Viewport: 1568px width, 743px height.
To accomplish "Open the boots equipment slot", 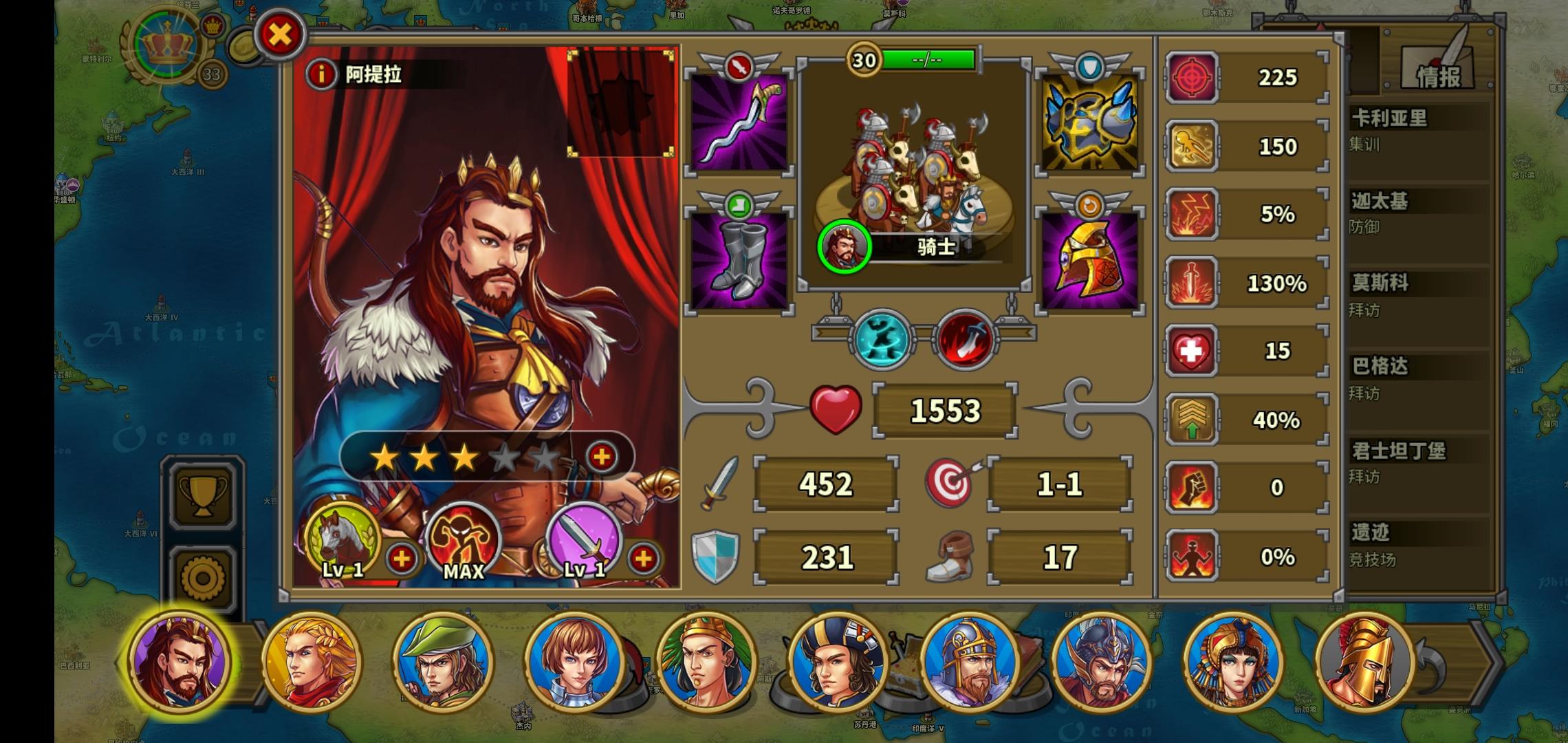I will pos(739,261).
